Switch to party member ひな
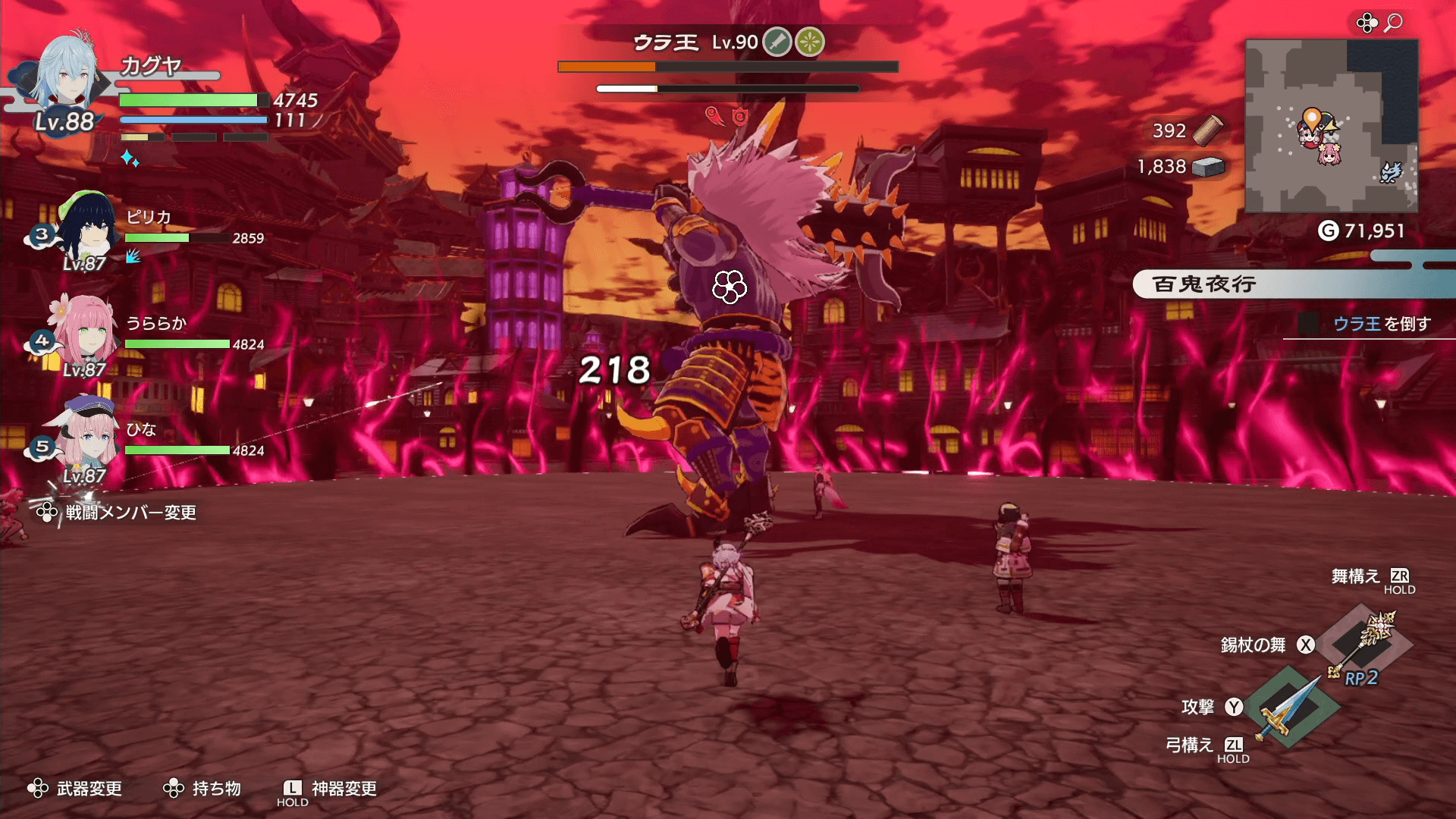The image size is (1456, 819). (85, 440)
